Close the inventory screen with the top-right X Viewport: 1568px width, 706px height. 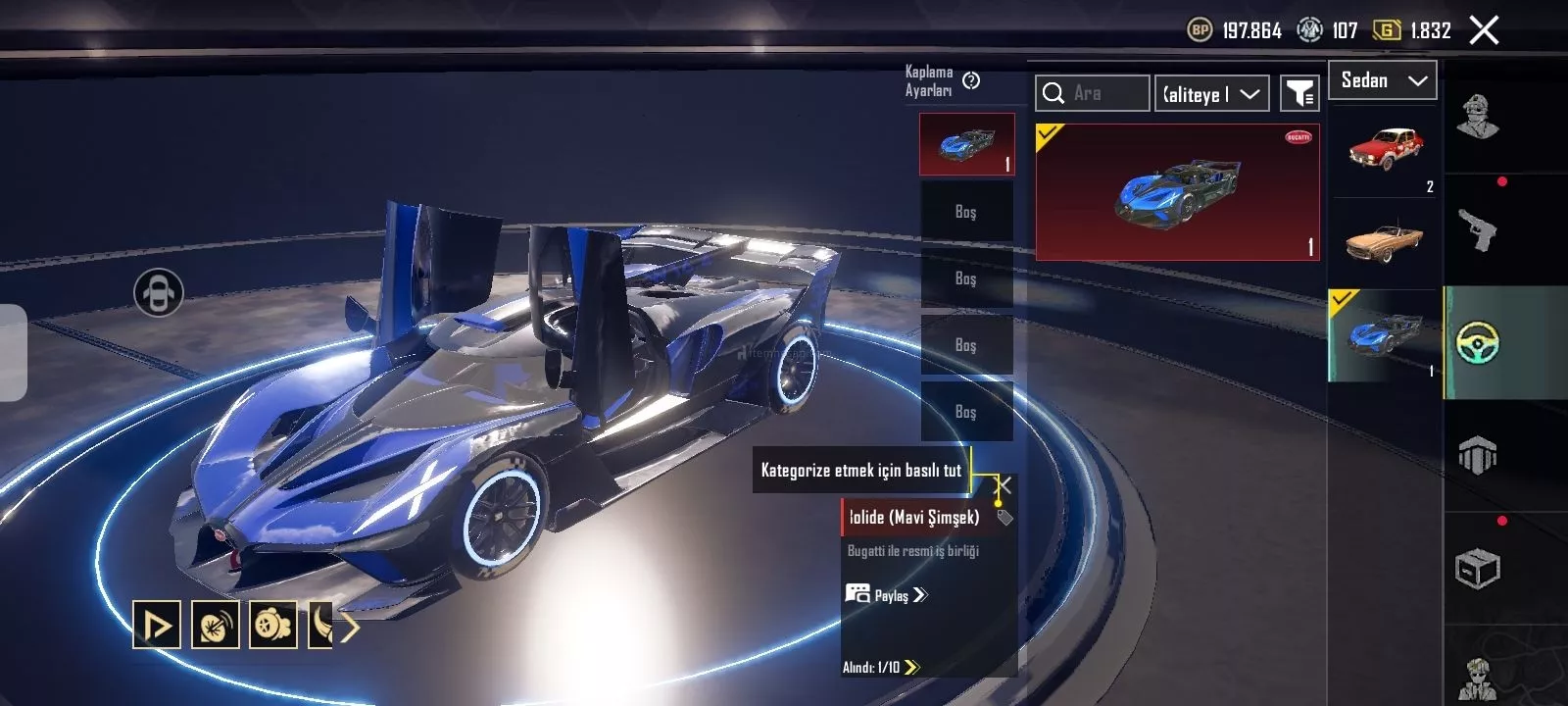[1484, 30]
